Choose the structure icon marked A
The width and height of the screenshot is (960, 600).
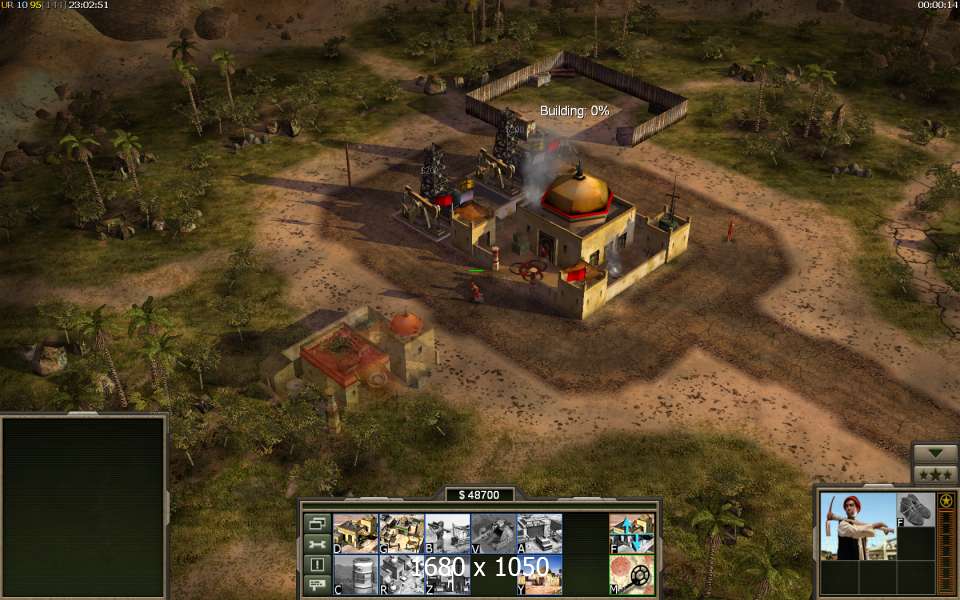(539, 533)
